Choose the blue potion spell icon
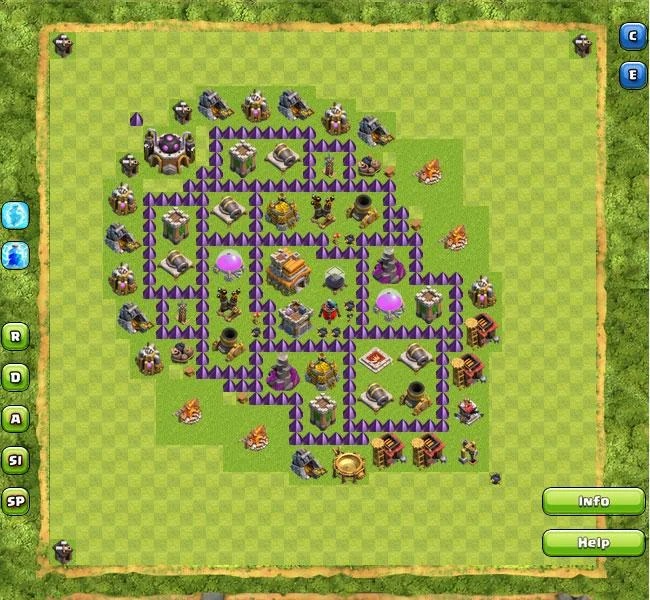Image resolution: width=650 pixels, height=600 pixels. 15,255
